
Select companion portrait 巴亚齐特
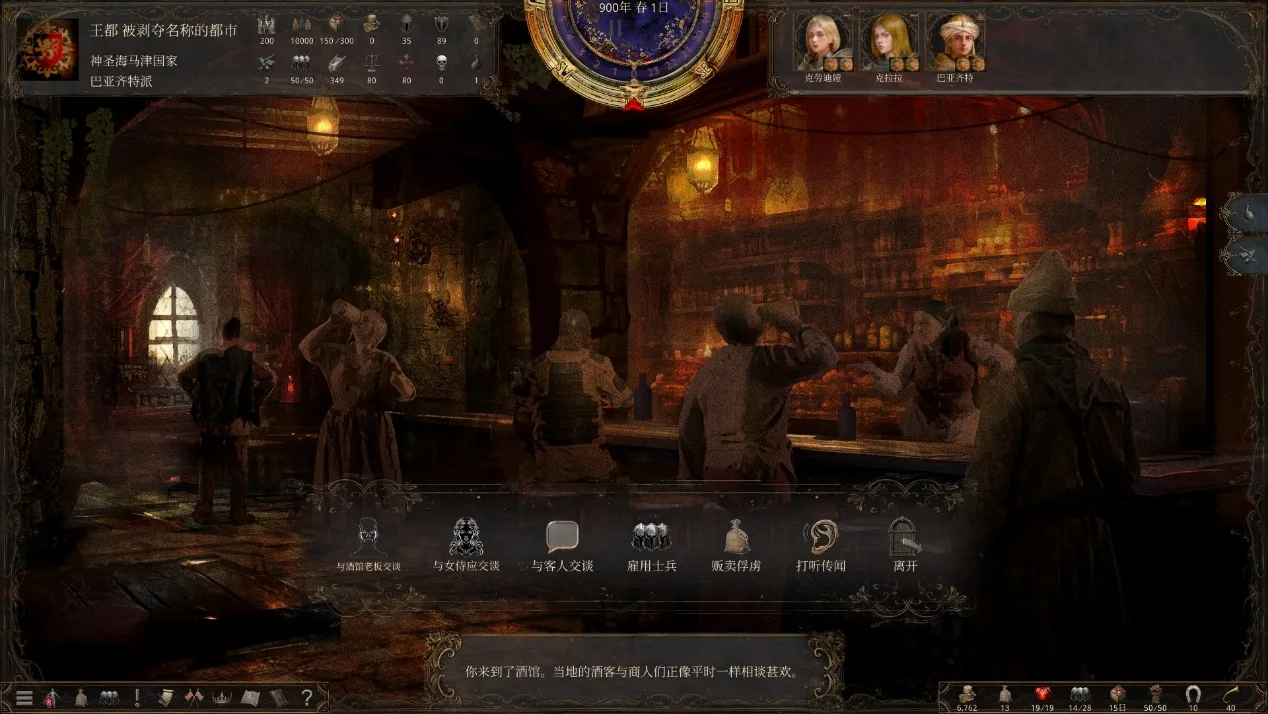[955, 40]
